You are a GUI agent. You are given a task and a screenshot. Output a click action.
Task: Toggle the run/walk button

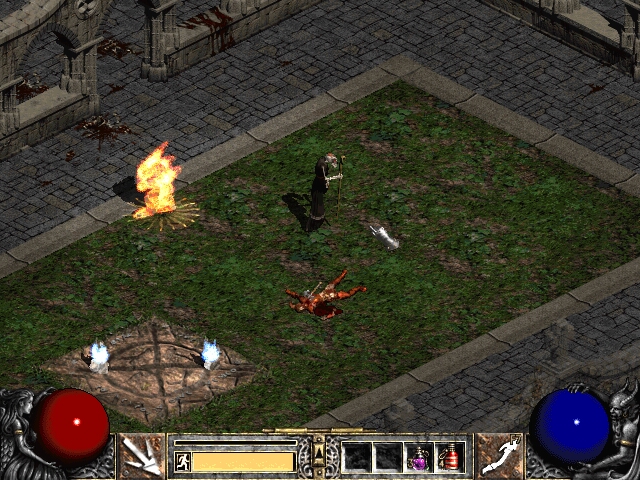(x=182, y=461)
